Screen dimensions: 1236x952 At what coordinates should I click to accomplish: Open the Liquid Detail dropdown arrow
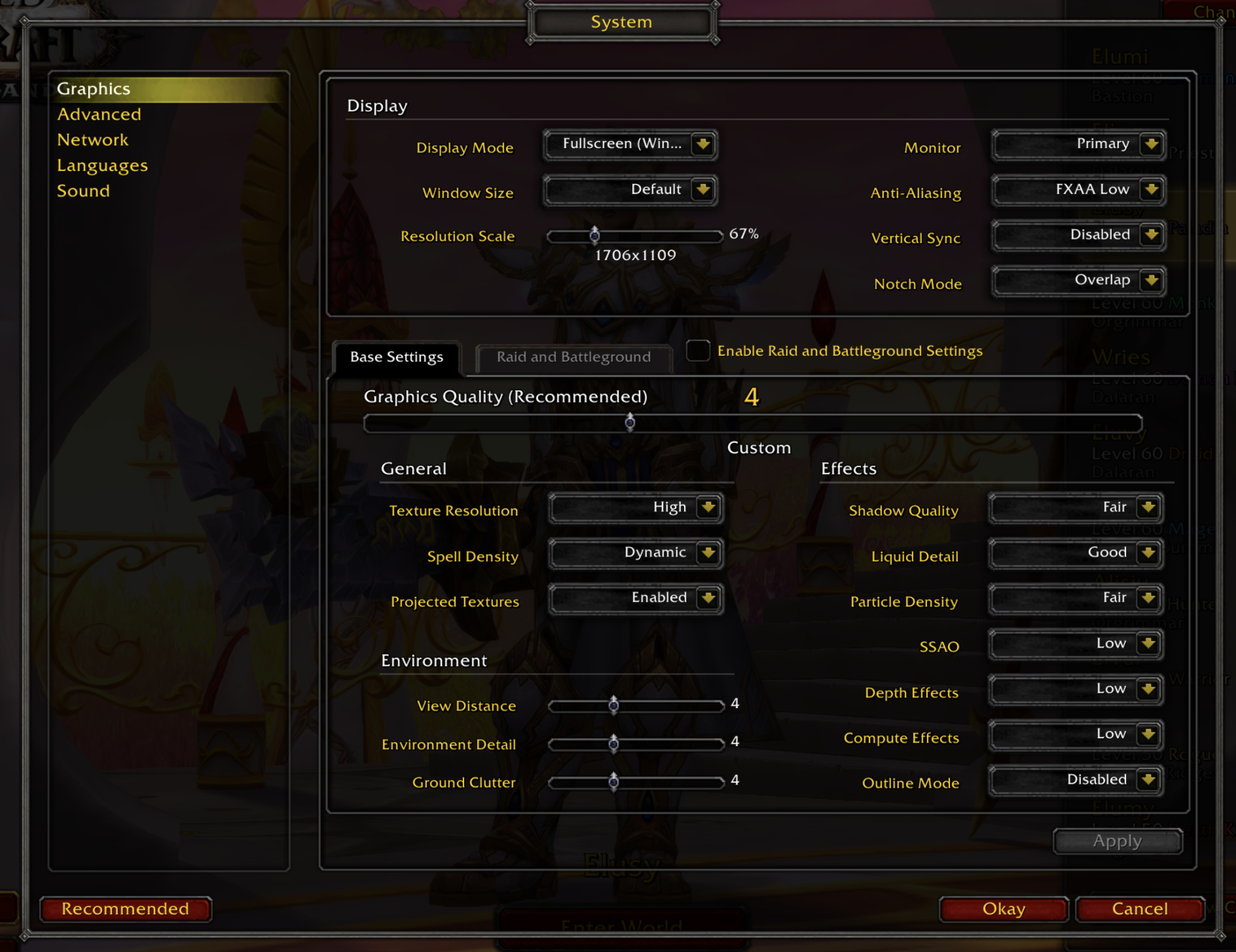click(x=1148, y=554)
